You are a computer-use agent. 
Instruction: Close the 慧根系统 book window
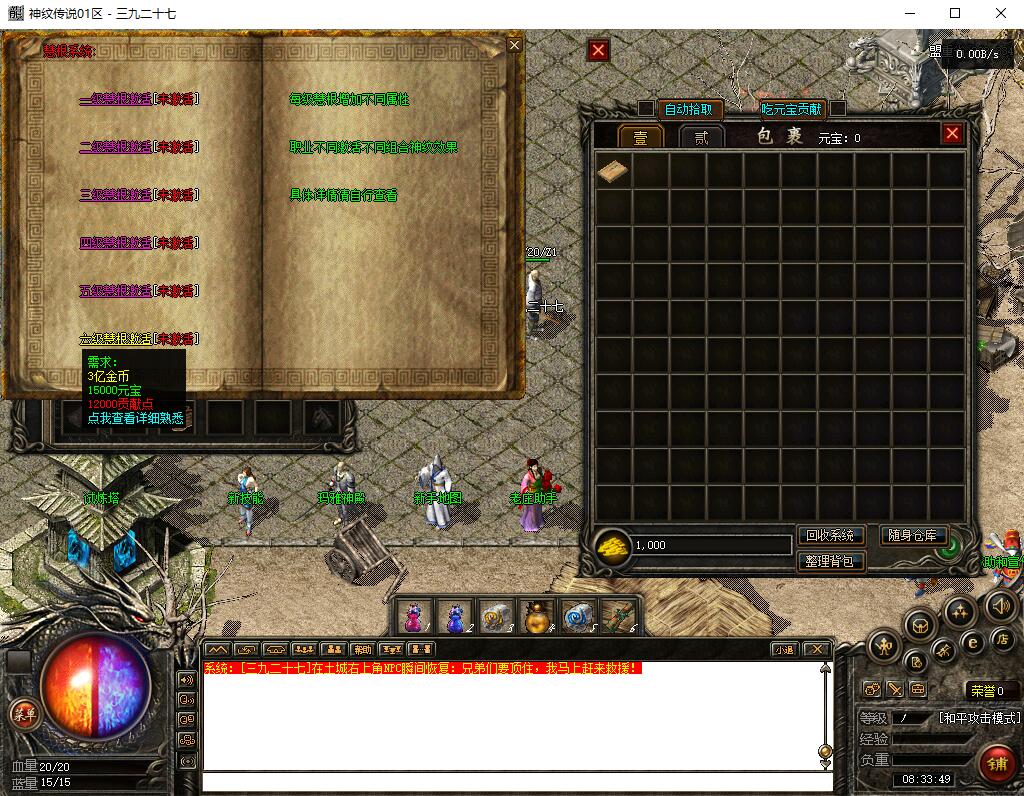(514, 45)
